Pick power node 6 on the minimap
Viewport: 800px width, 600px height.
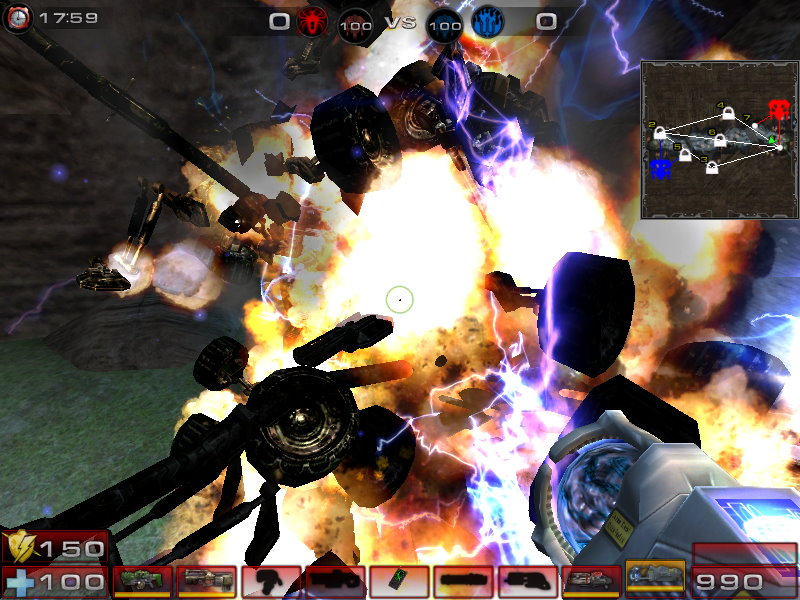click(719, 142)
